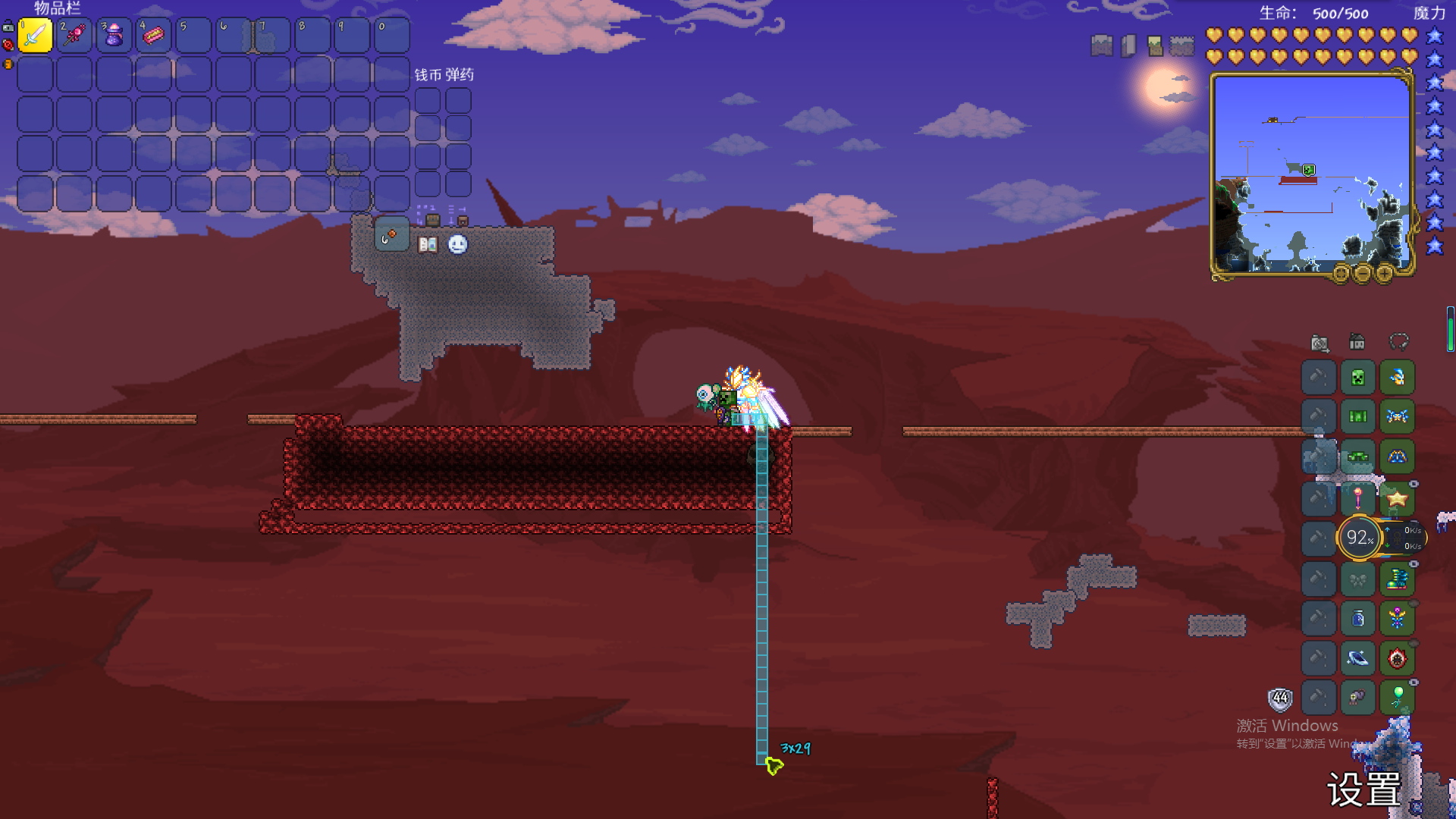Select the rainbow boots accessory slot
Viewport: 1456px width, 819px height.
[1397, 579]
